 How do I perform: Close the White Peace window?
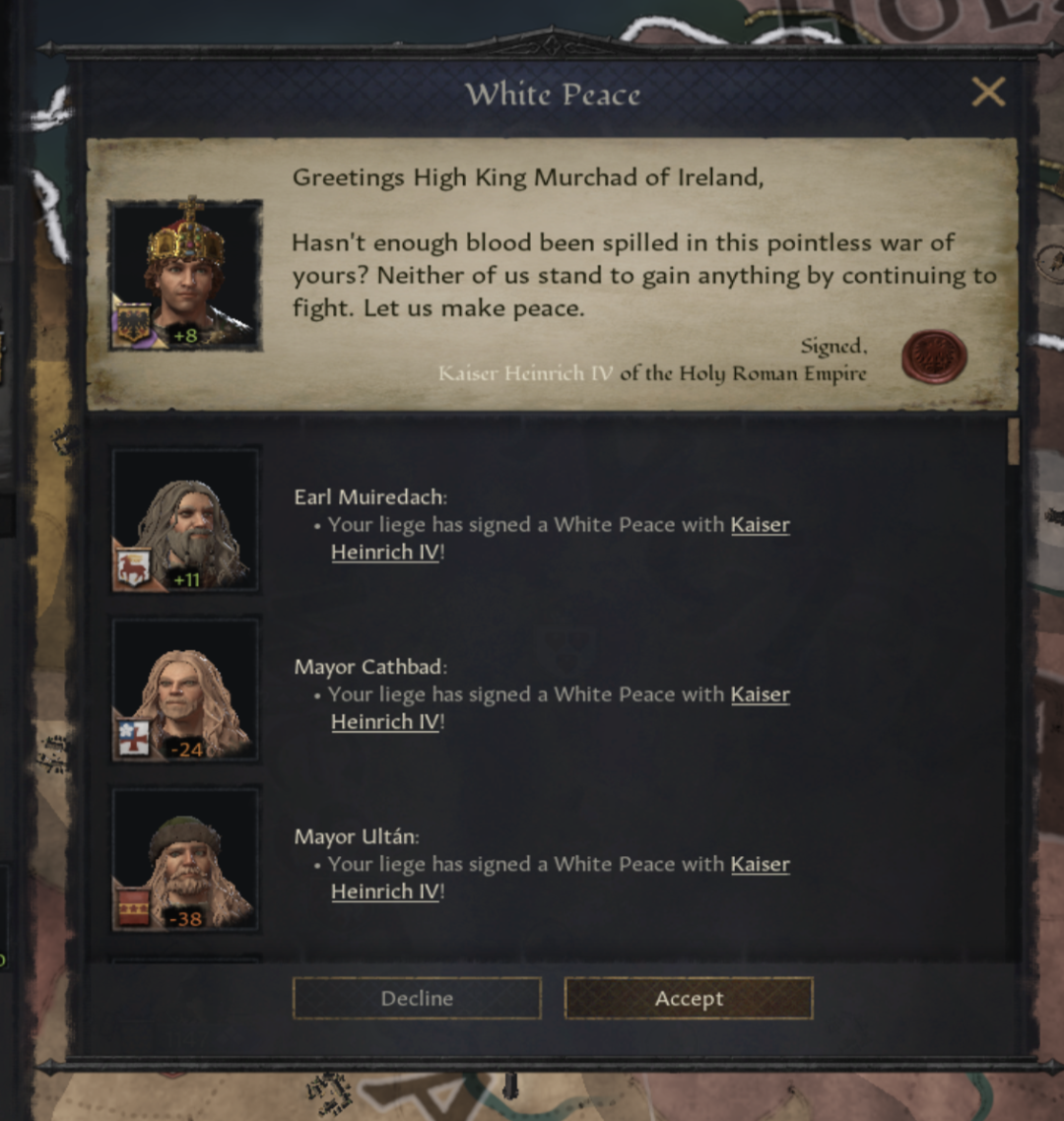click(988, 93)
